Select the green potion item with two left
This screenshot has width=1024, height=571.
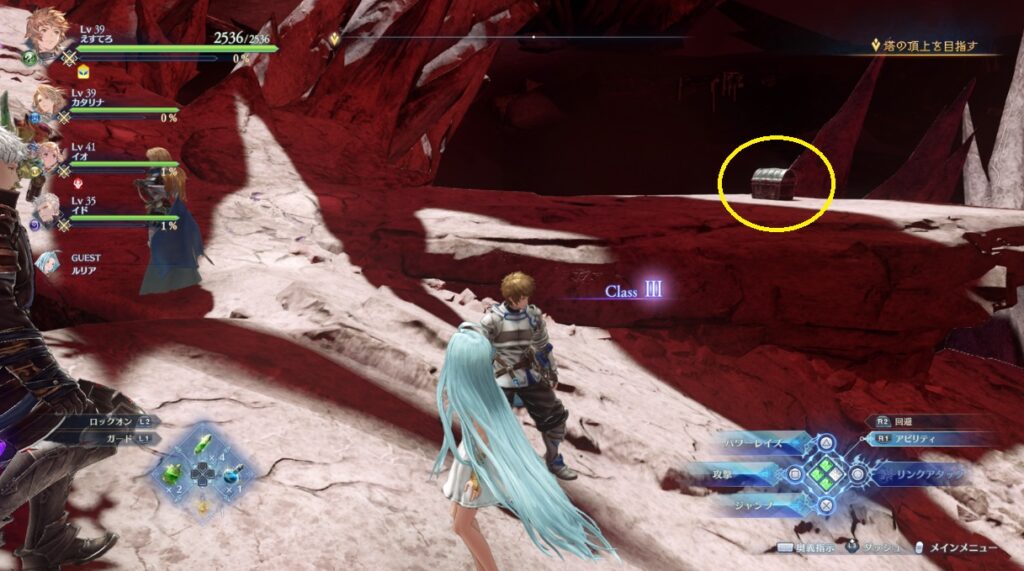point(173,473)
